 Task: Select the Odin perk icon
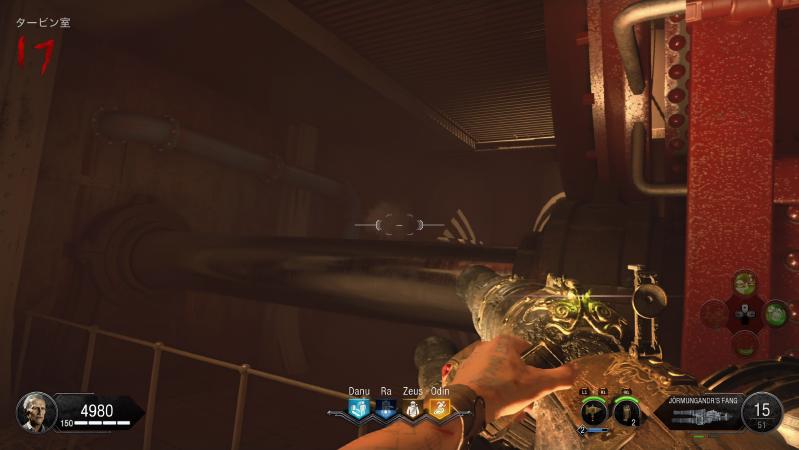click(438, 409)
